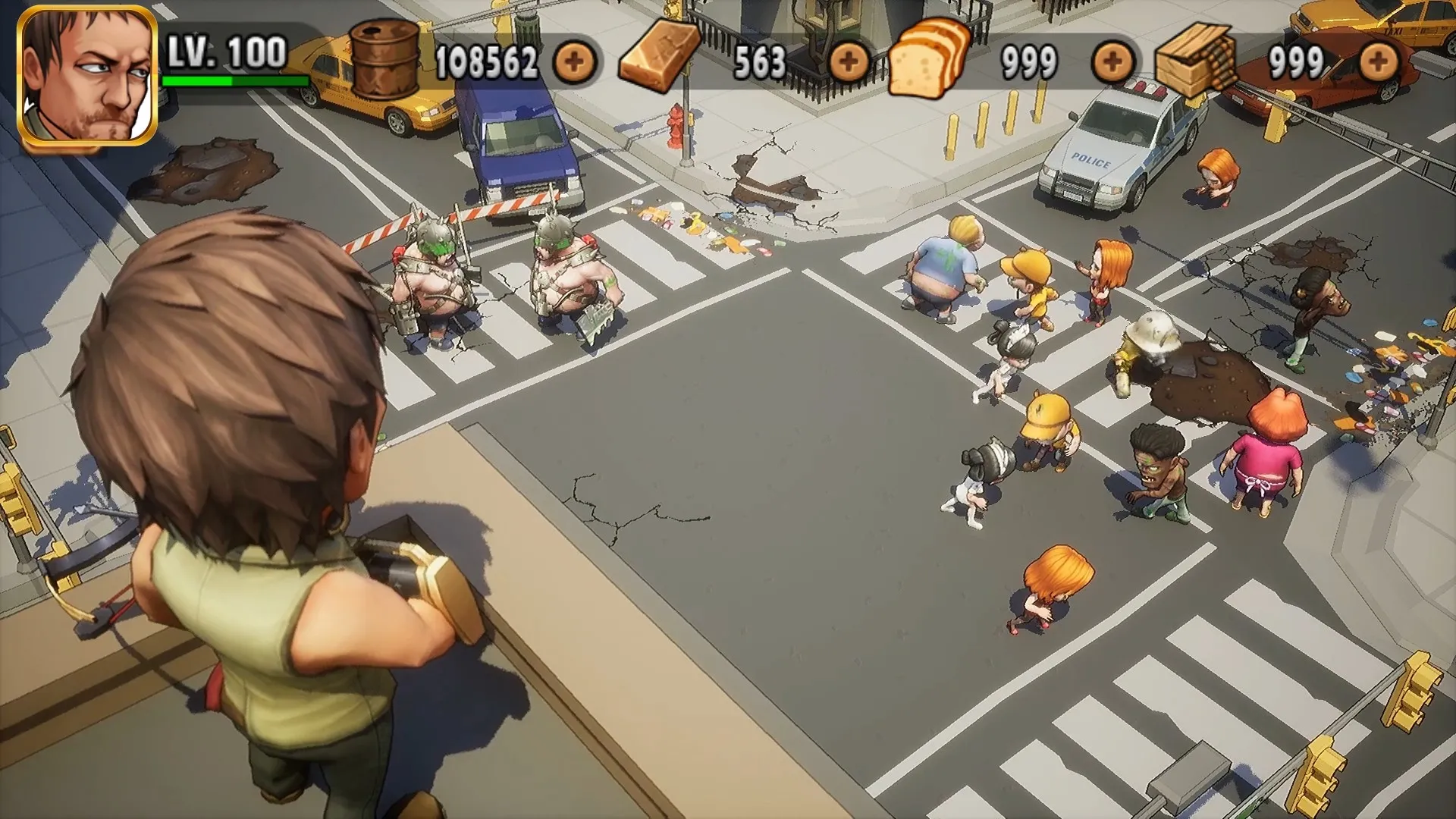
Task: Add more oil barrel resource
Action: tap(574, 62)
